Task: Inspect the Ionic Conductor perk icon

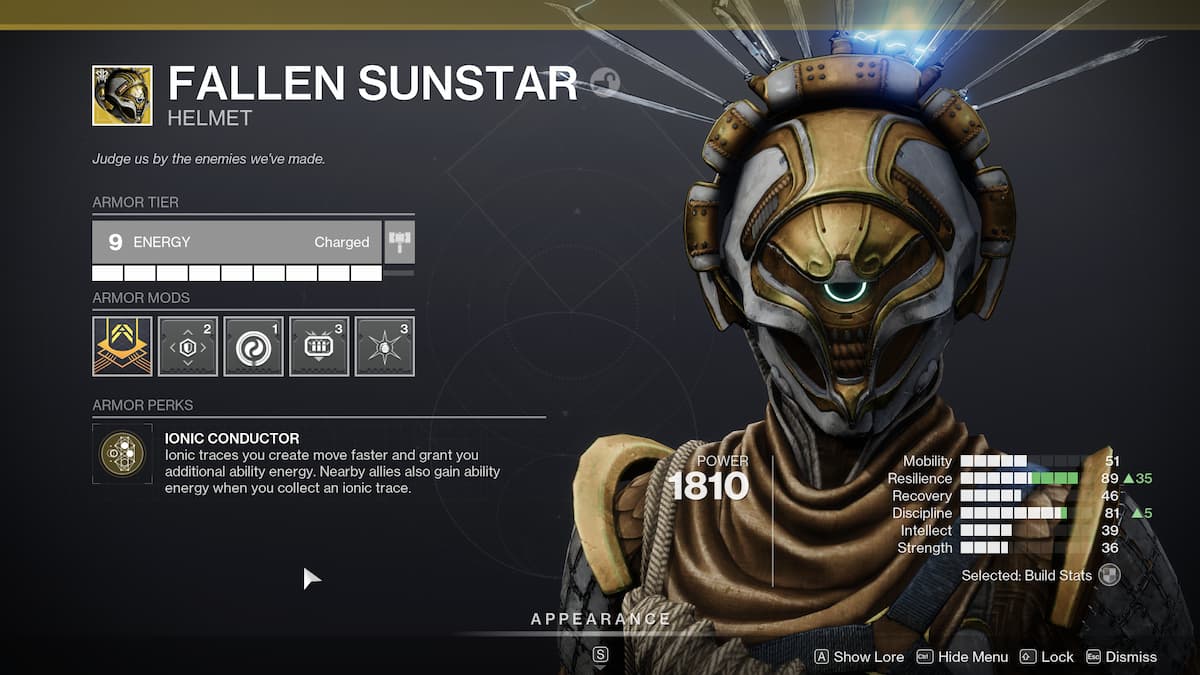Action: coord(122,454)
